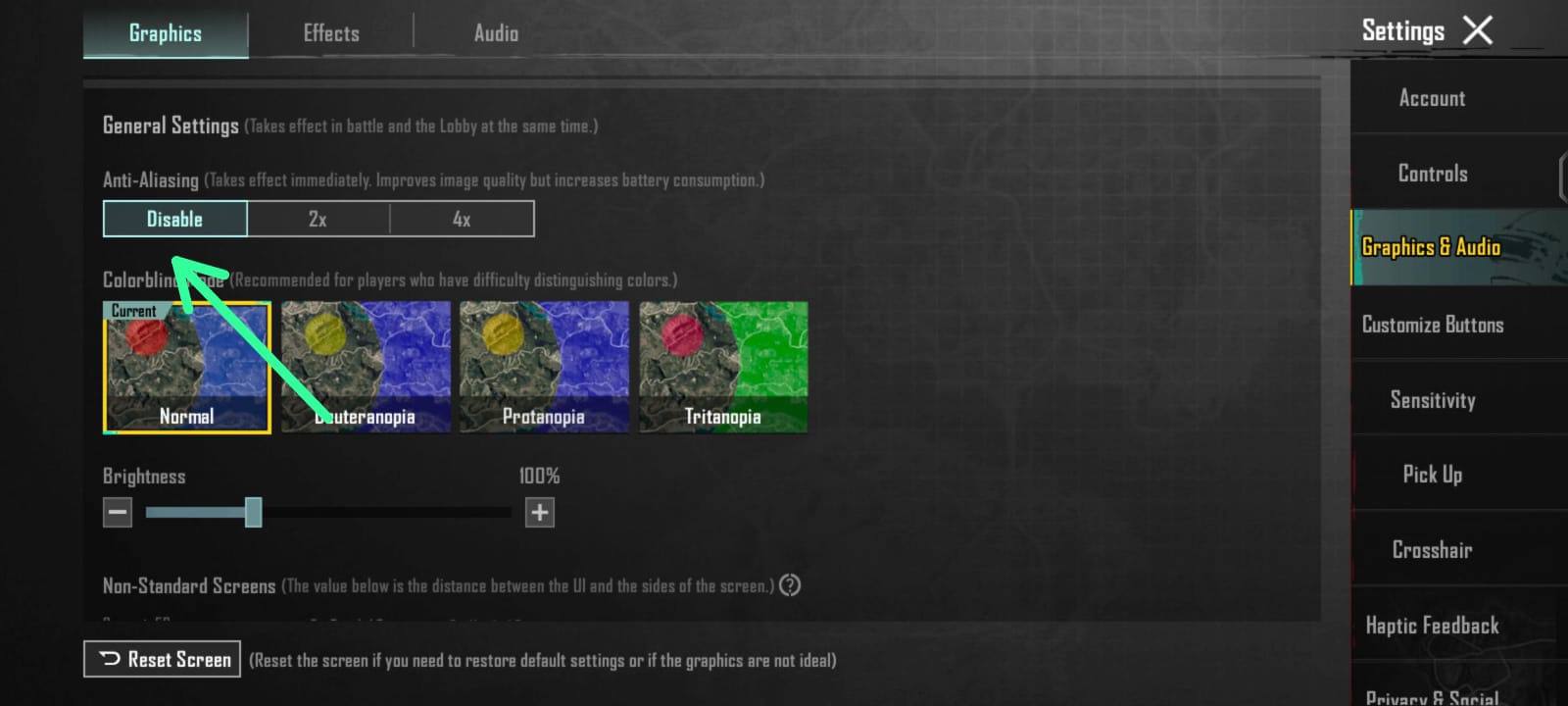Decrease brightness with the minus button
1568x706 pixels.
pyautogui.click(x=118, y=512)
